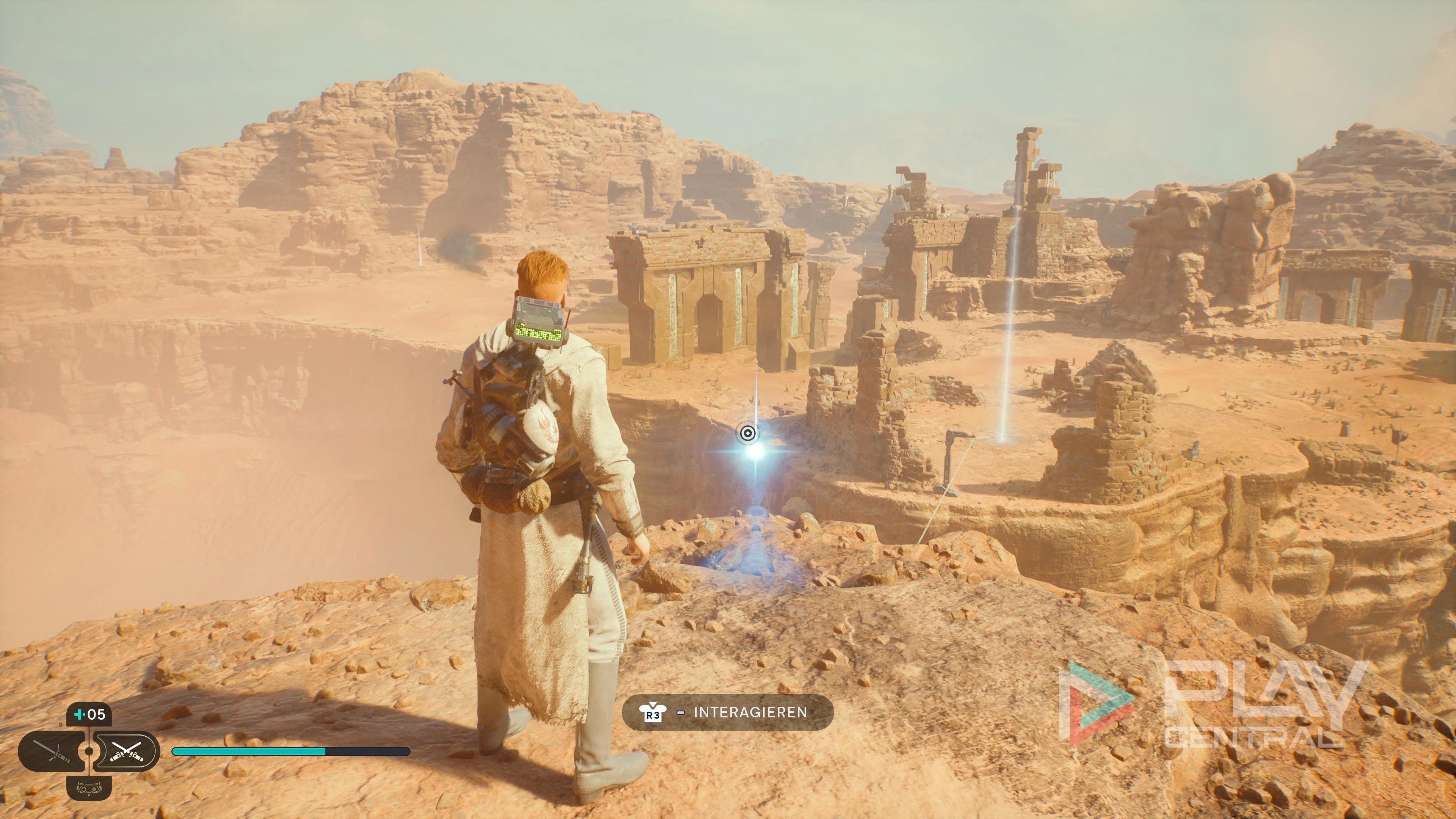Viewport: 1456px width, 819px height.
Task: Use the stim canister healing slot
Action: pyautogui.click(x=89, y=714)
